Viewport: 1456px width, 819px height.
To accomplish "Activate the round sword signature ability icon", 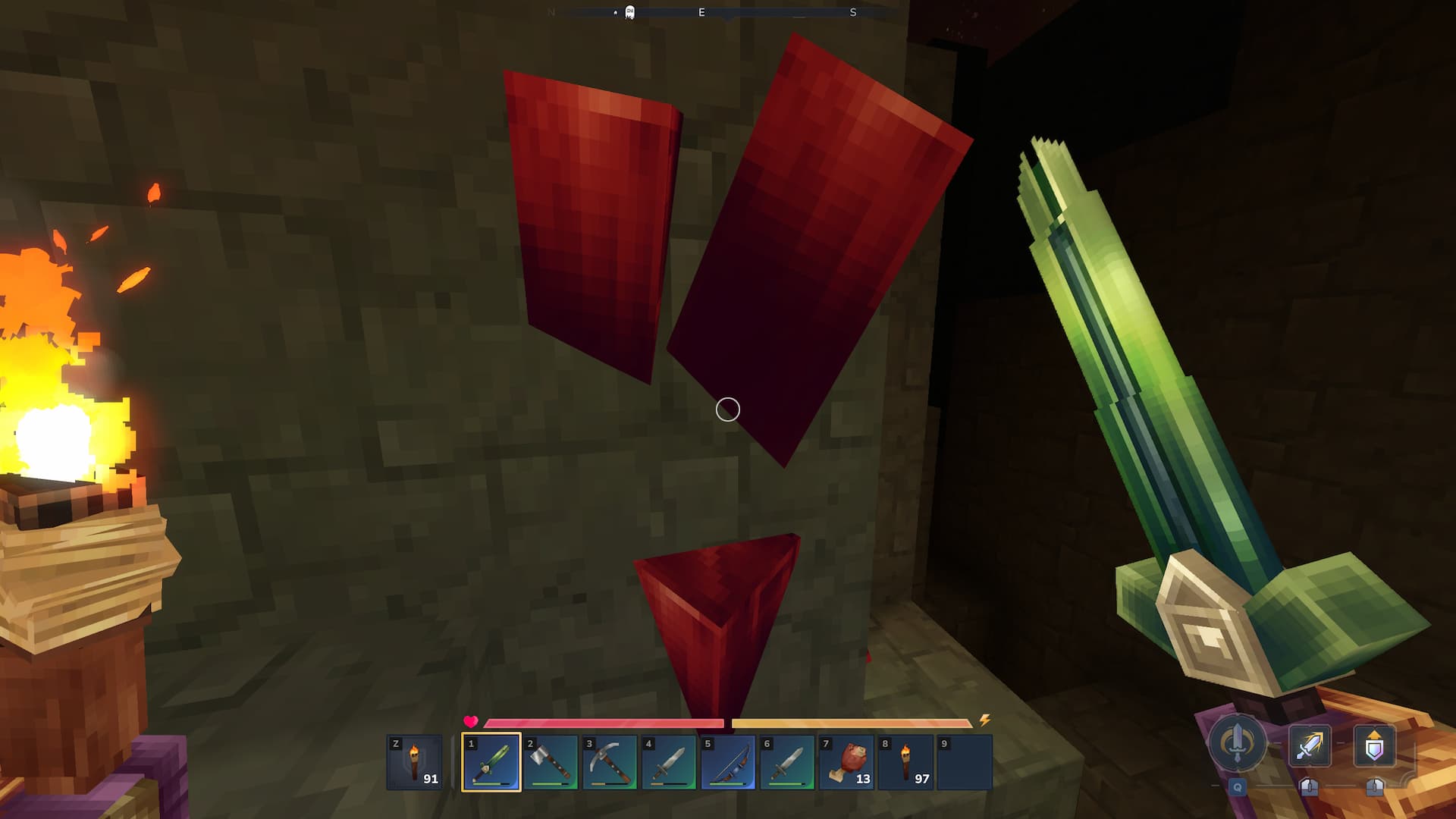I will (1237, 742).
